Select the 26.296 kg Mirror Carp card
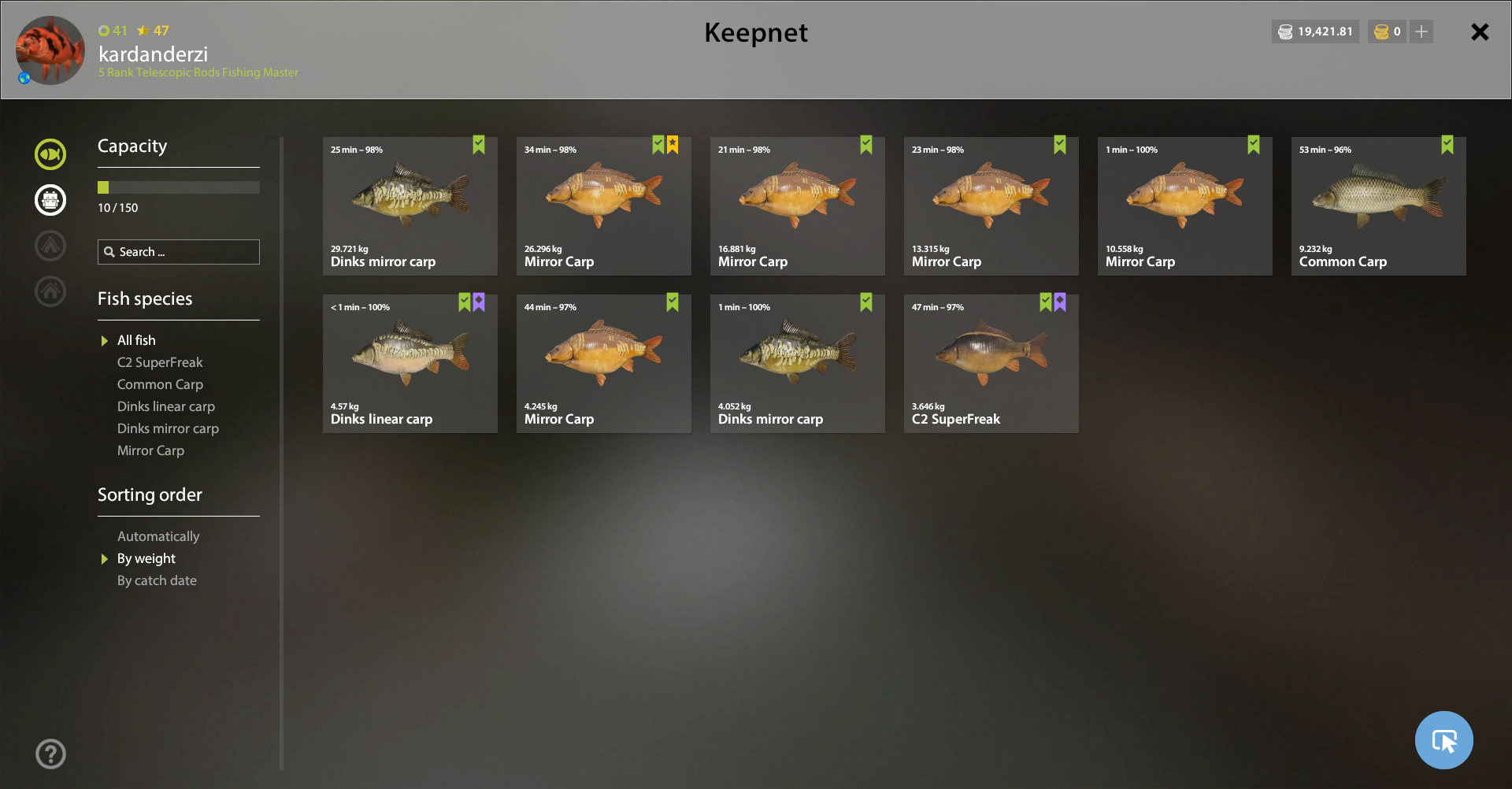The width and height of the screenshot is (1512, 789). [603, 206]
